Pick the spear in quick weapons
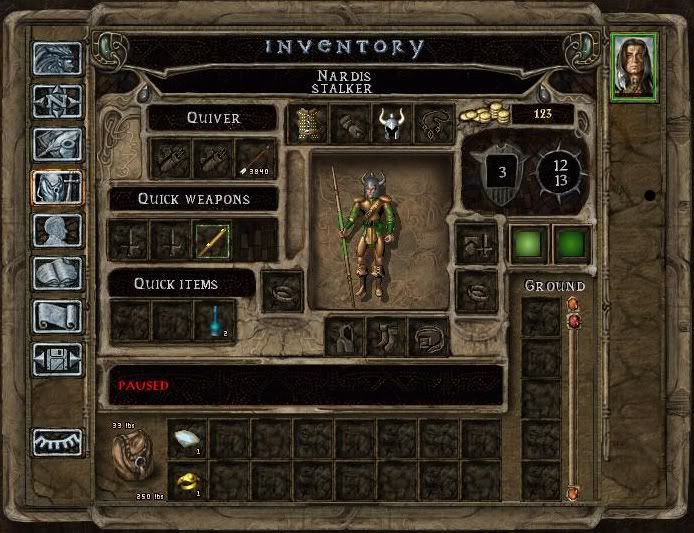Image resolution: width=694 pixels, height=533 pixels. (213, 240)
